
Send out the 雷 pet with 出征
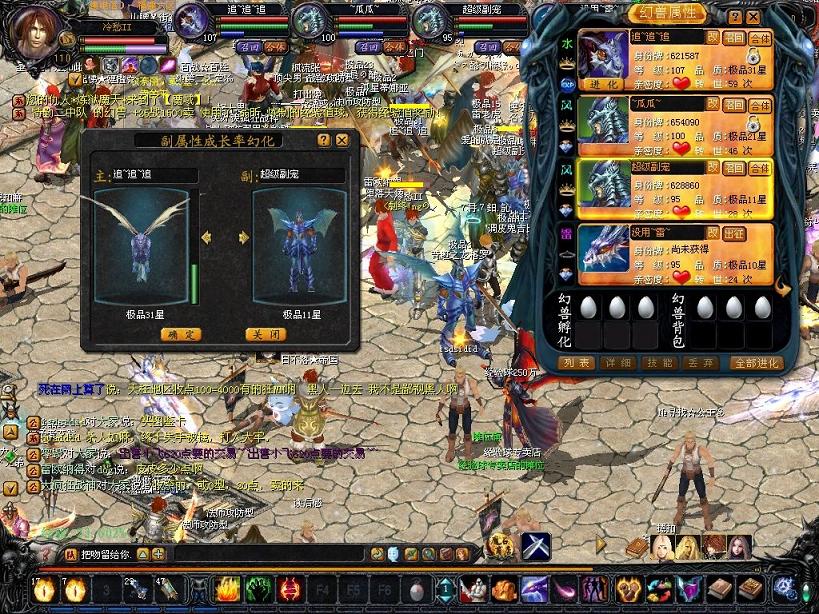pos(734,233)
